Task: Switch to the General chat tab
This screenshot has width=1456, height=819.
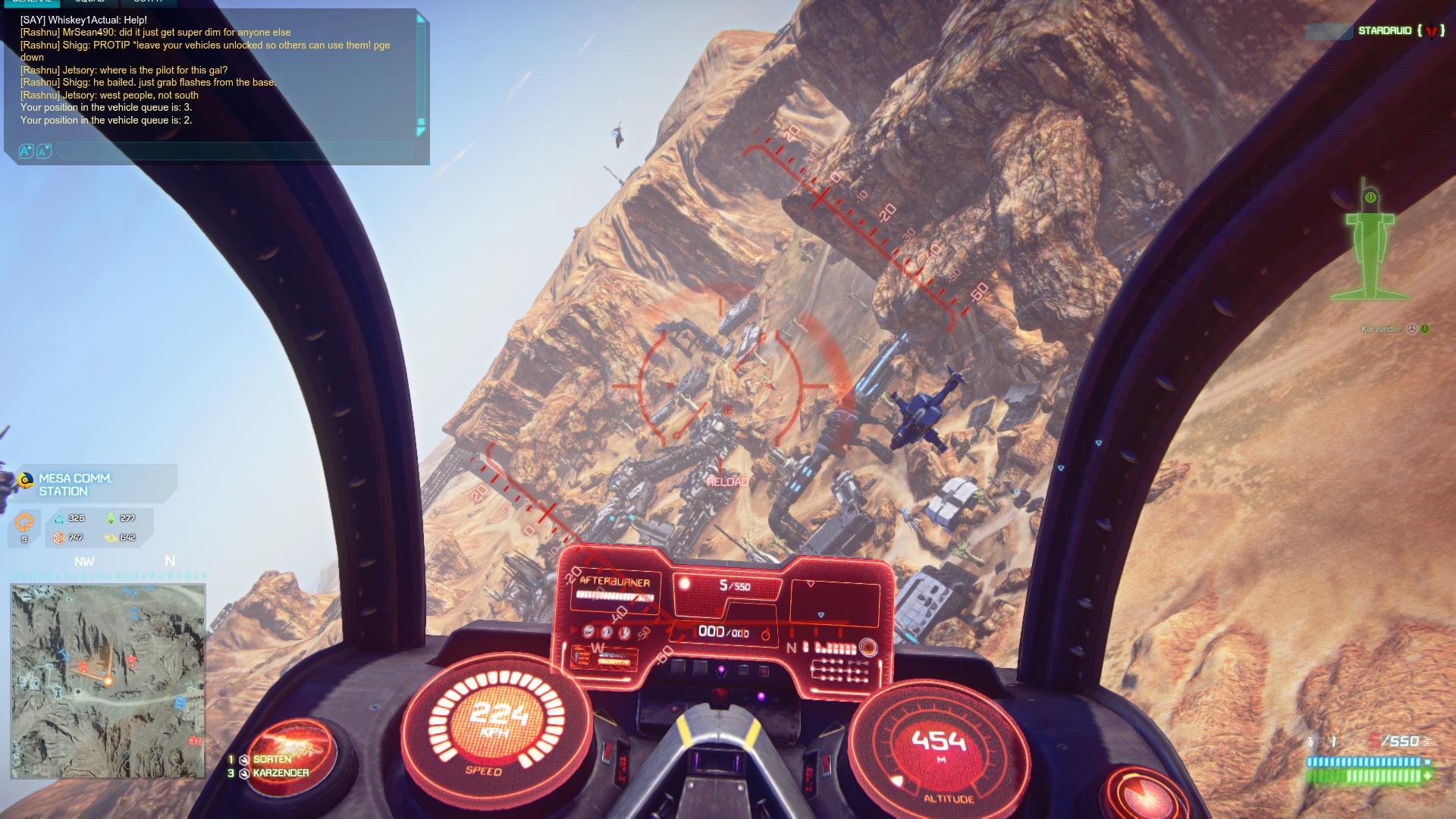Action: 32,2
